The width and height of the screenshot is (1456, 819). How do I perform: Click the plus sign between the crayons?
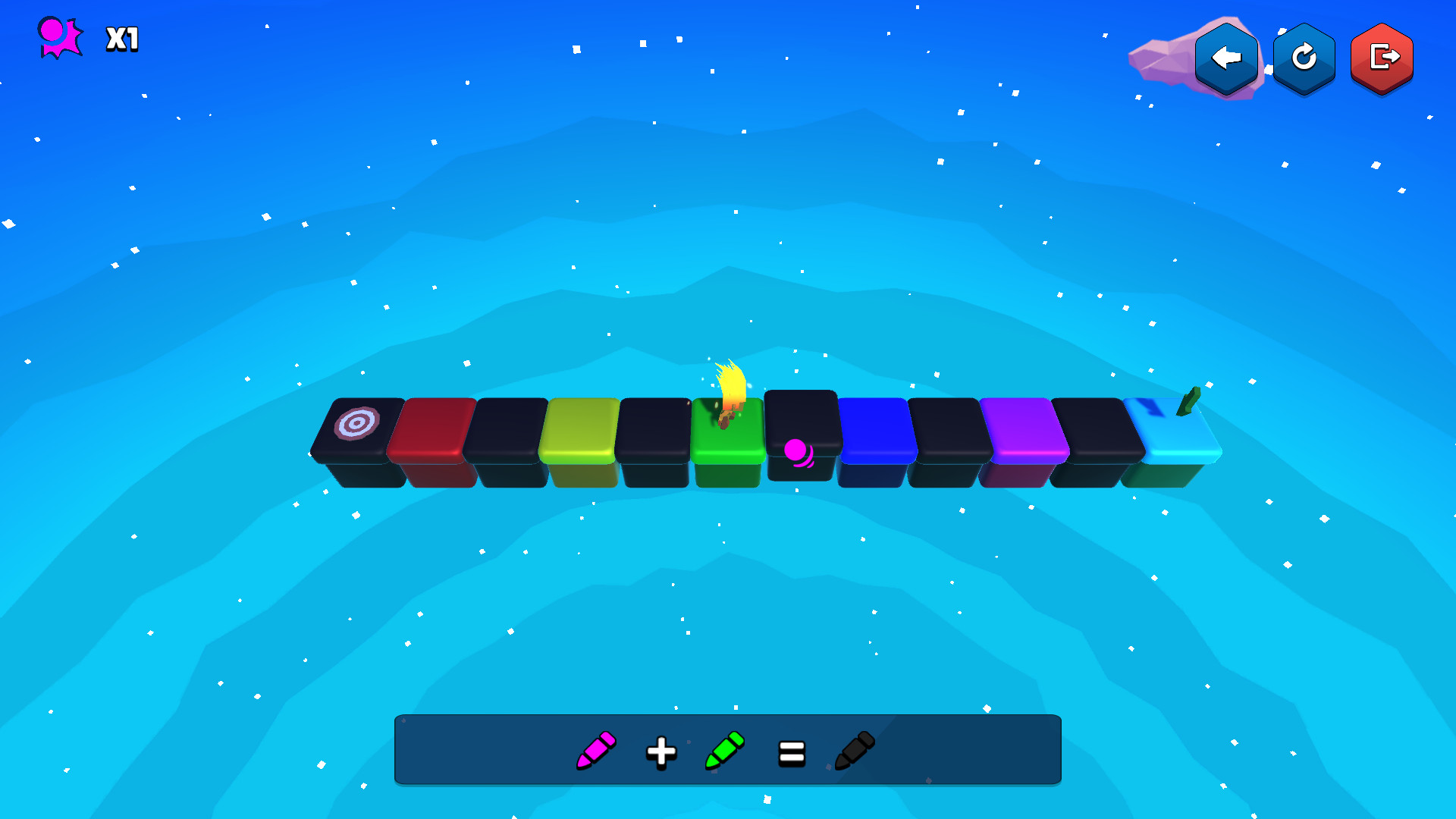point(661,752)
